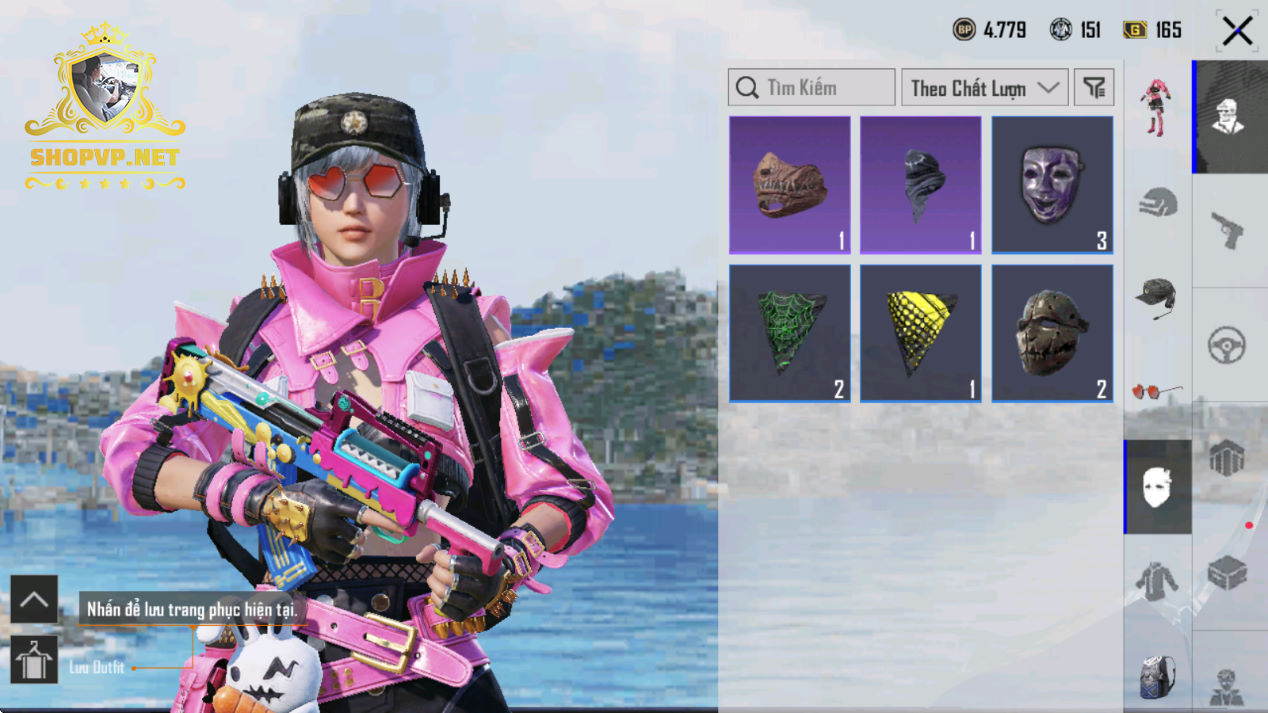
Task: Pick the yellow dotted bandana
Action: point(921,333)
